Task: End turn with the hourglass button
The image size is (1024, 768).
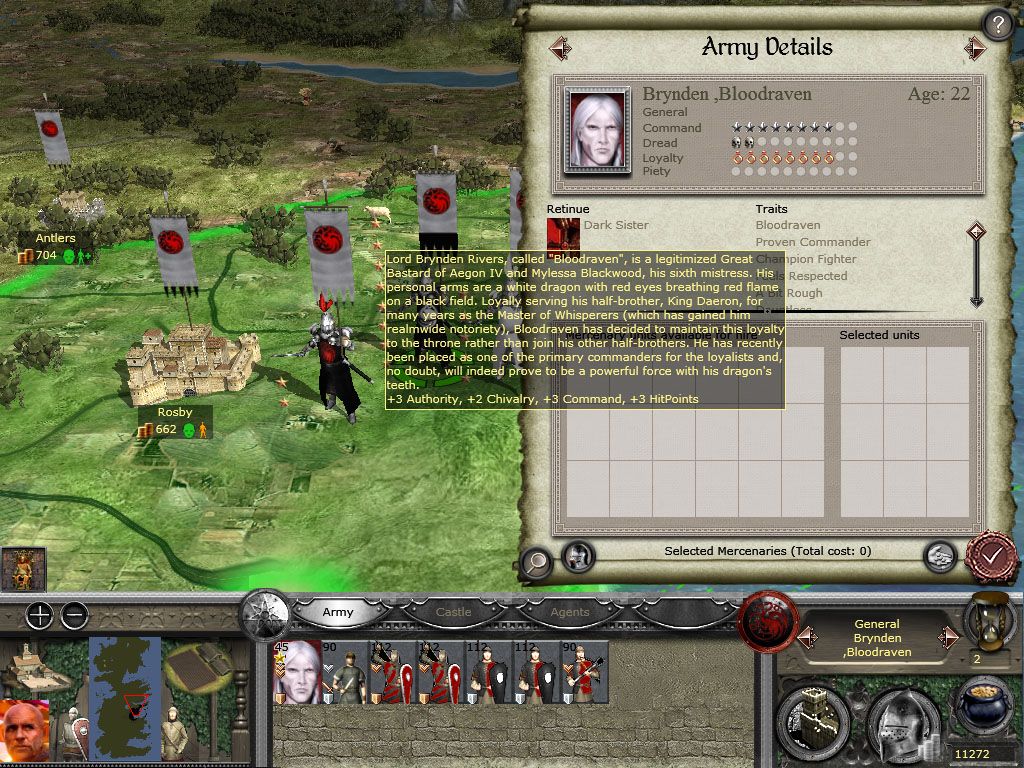Action: (x=984, y=620)
